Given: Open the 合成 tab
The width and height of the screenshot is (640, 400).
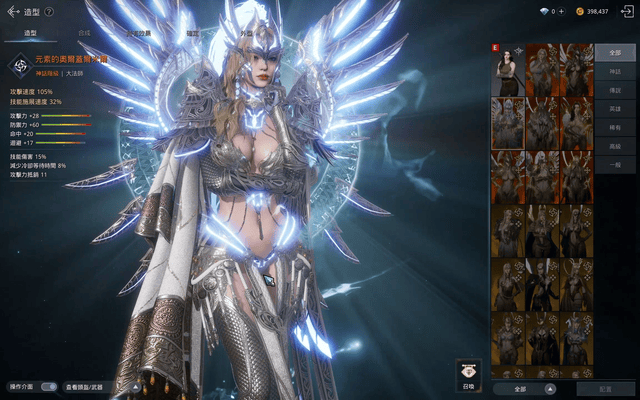Looking at the screenshot, I should [x=83, y=33].
